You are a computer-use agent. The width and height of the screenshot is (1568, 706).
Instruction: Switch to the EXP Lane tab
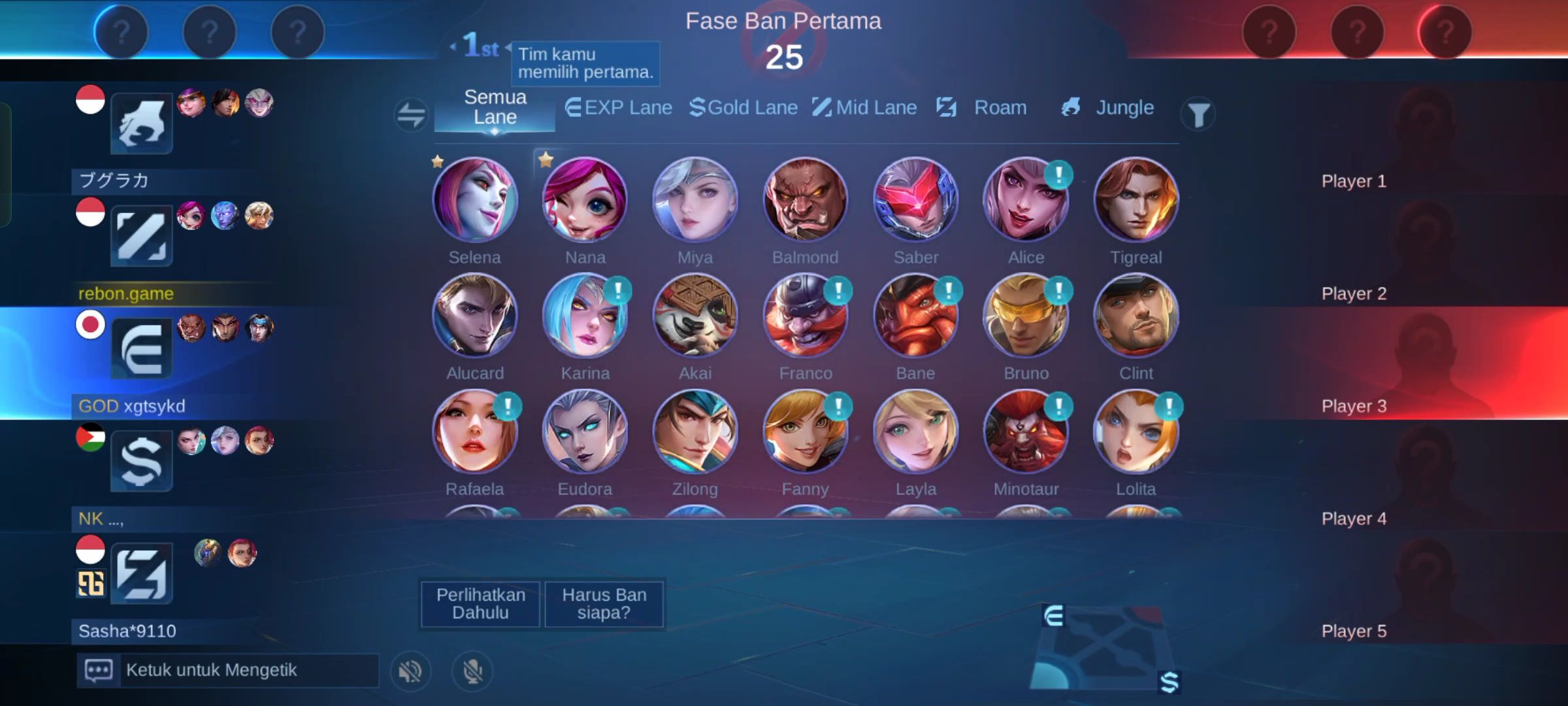[x=619, y=108]
